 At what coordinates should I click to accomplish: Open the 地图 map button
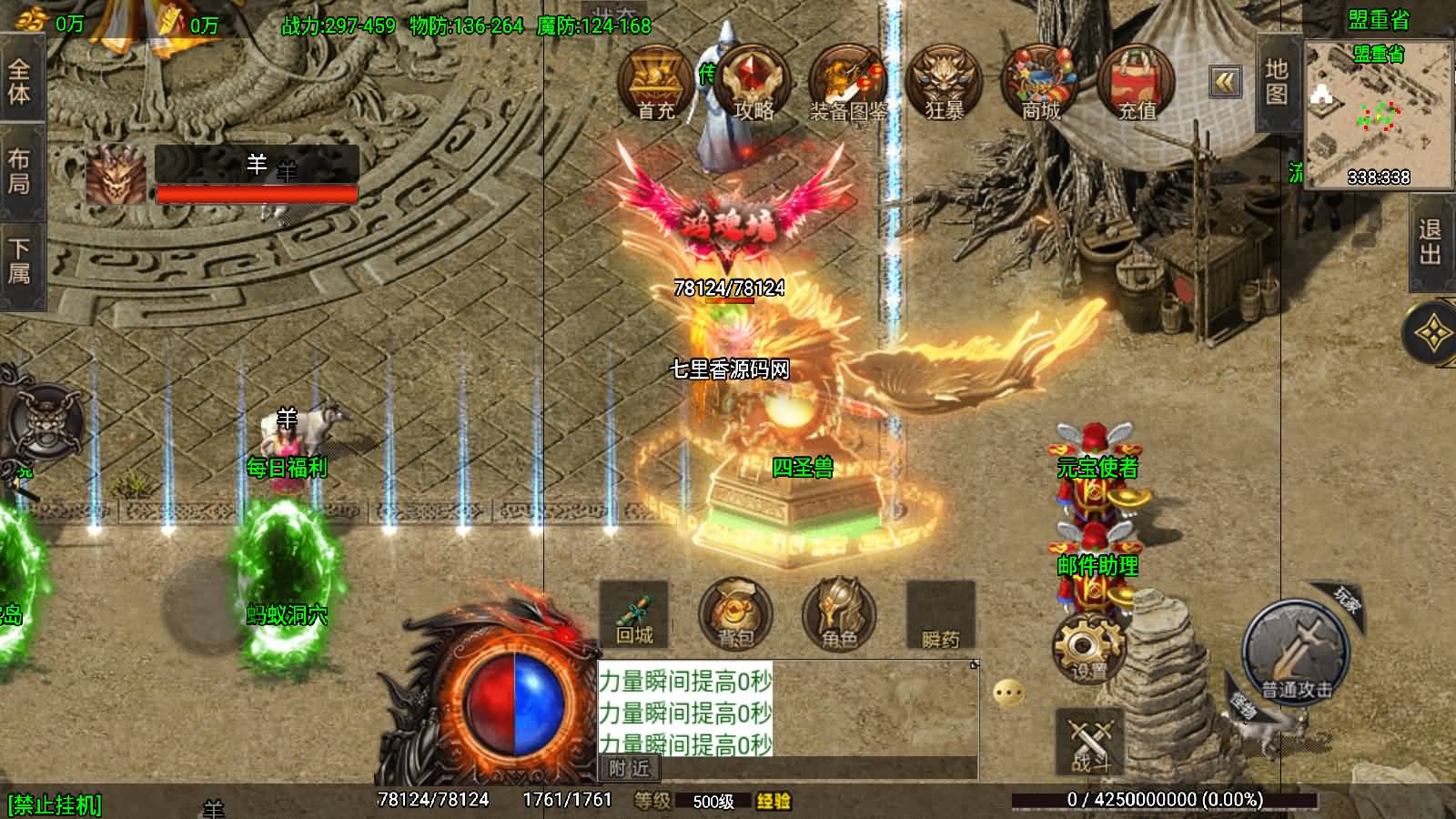(x=1276, y=82)
